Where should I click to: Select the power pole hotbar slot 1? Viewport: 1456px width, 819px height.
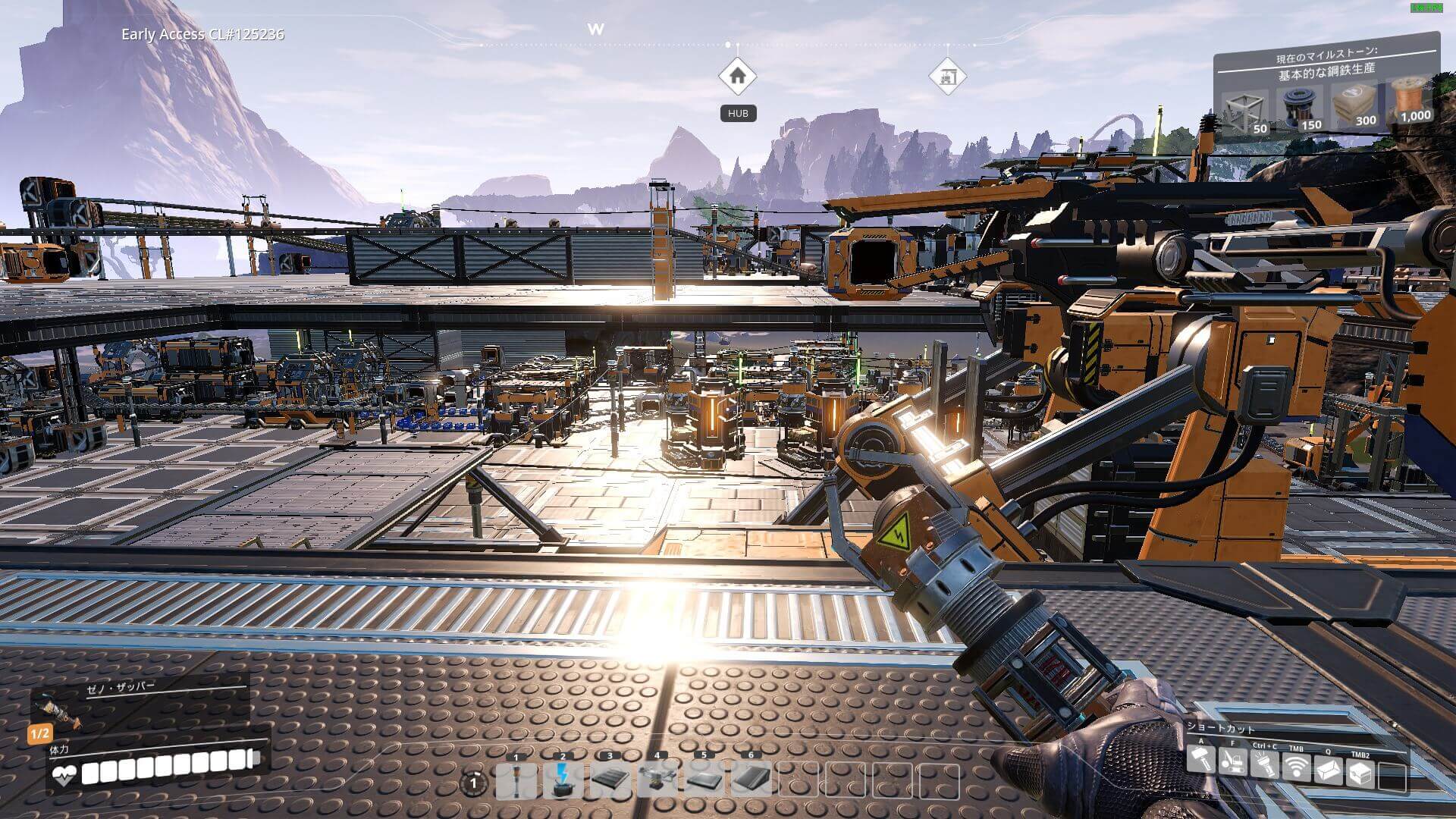tap(516, 780)
